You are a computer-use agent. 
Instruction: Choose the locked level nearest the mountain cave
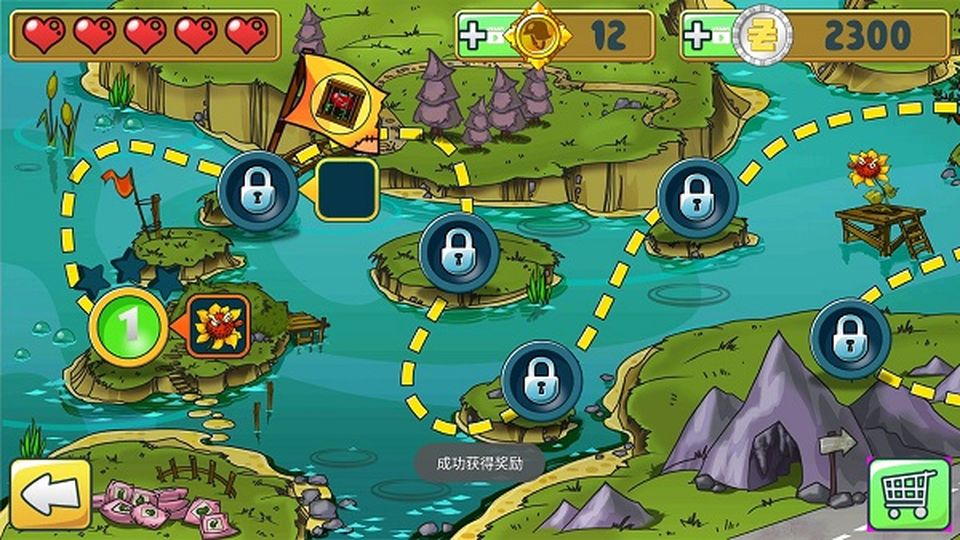click(850, 336)
